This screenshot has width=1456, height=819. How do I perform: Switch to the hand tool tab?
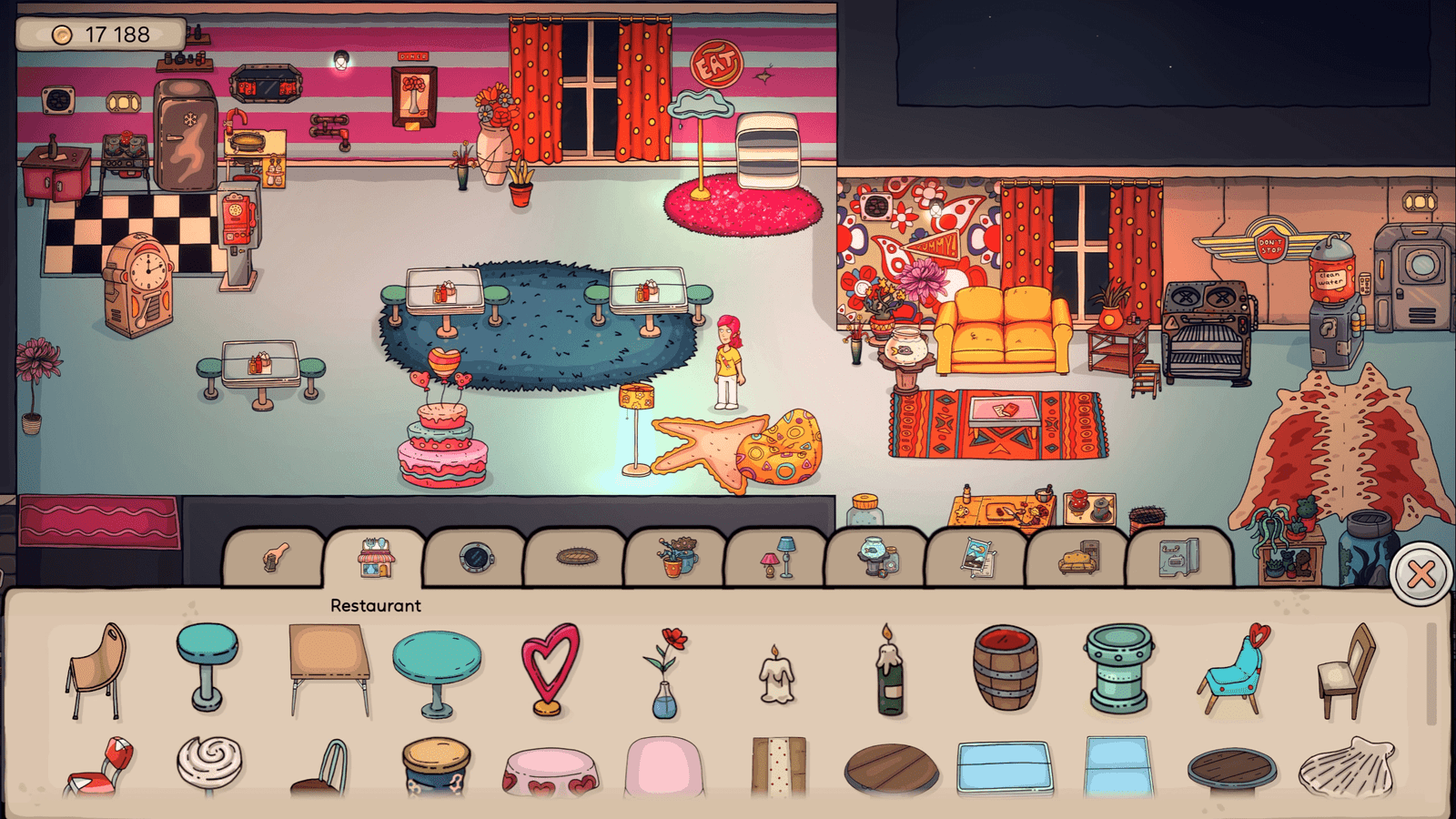click(274, 557)
